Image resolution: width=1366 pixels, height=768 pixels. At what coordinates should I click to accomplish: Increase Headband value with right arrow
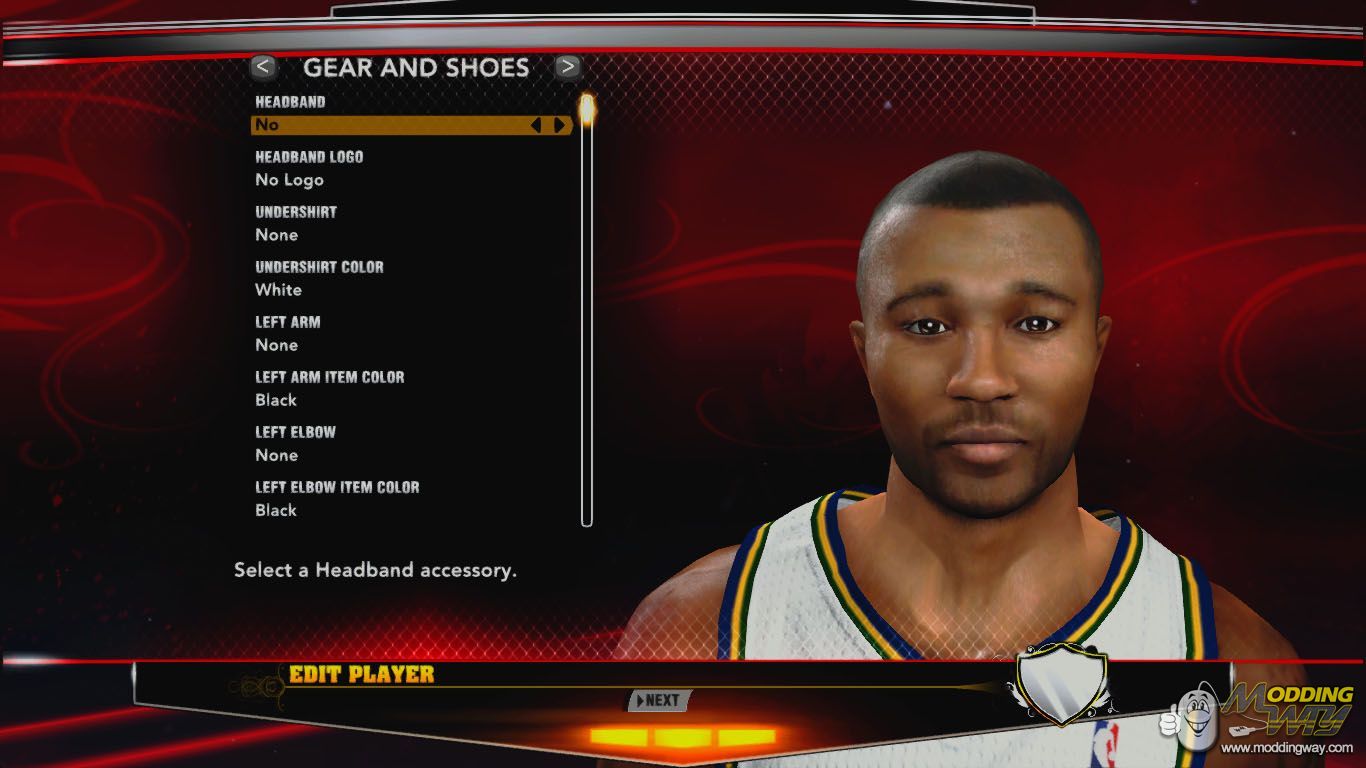pyautogui.click(x=559, y=125)
